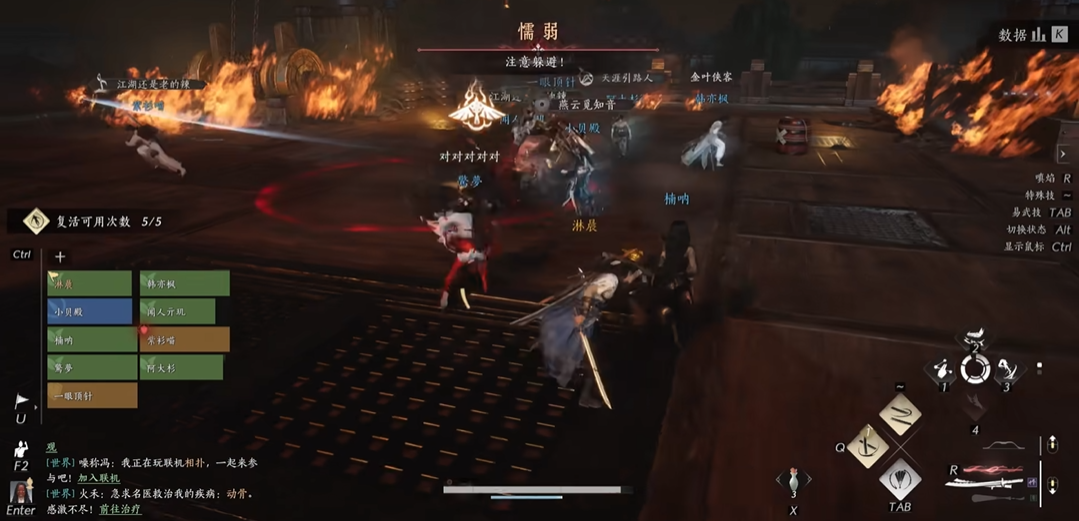1079x521 pixels.
Task: Select party member 鹭梦 in team list
Action: [x=90, y=368]
